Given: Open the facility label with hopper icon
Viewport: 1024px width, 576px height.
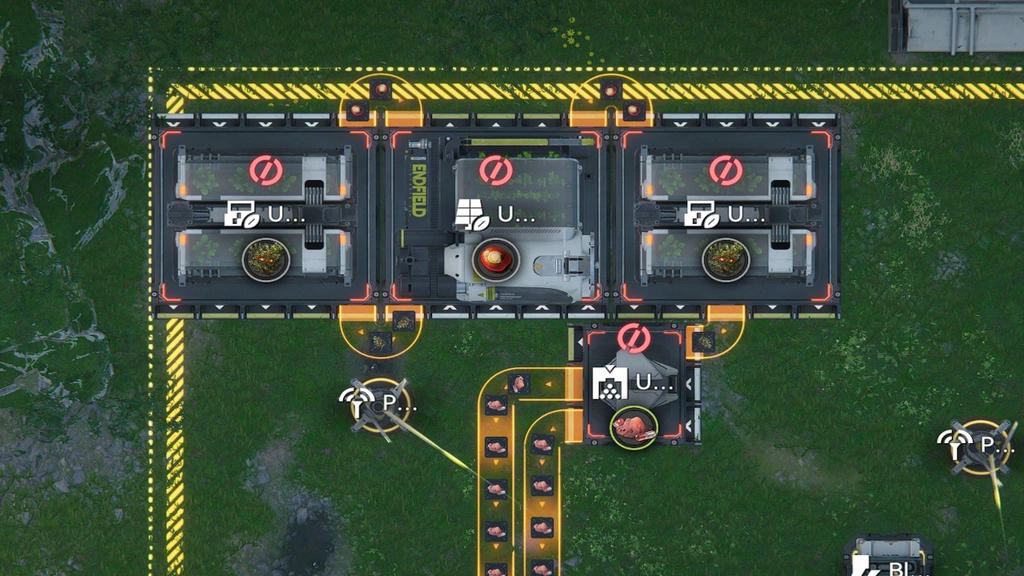Looking at the screenshot, I should [634, 382].
